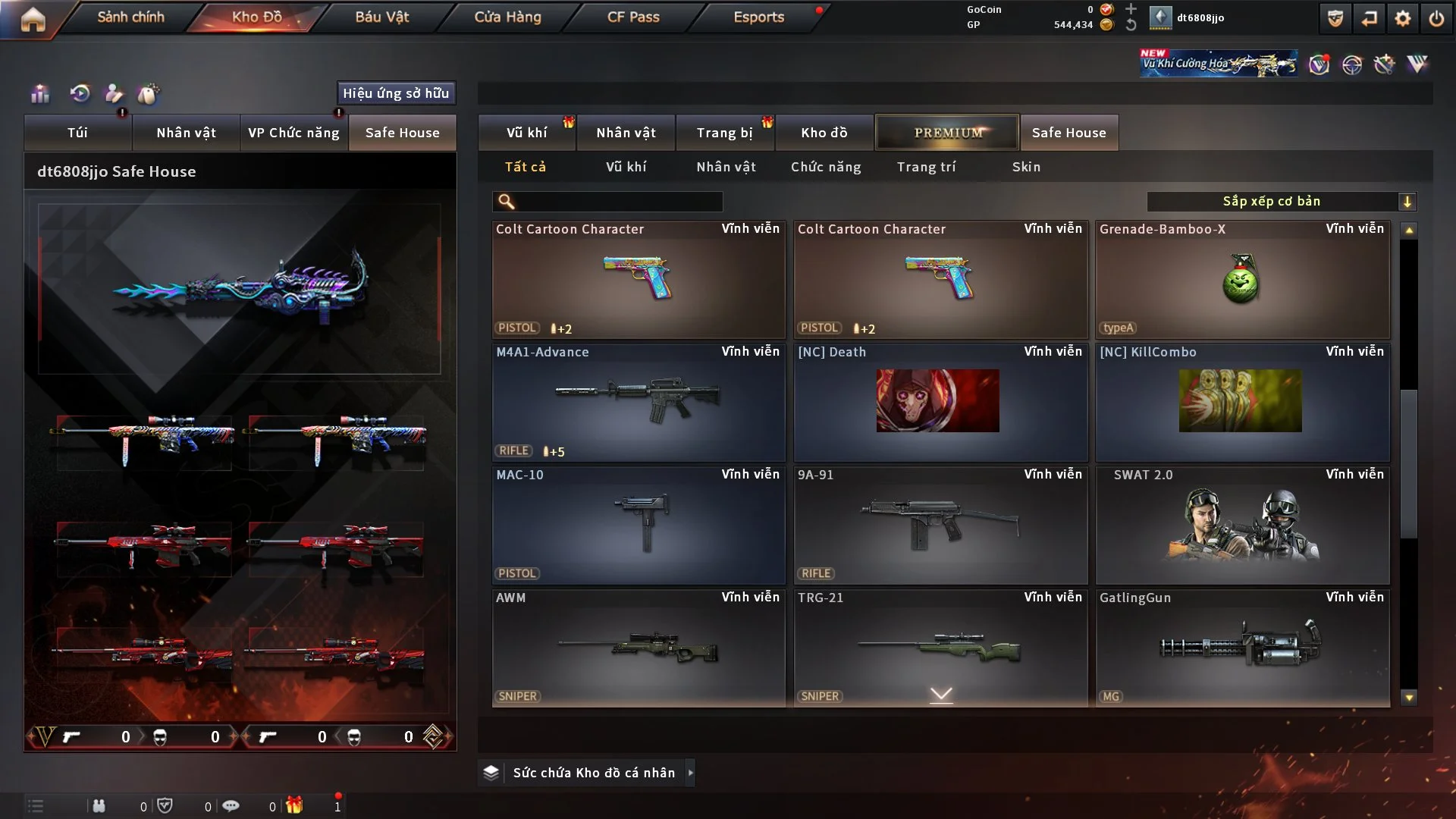Open the gear settings icon
Image resolution: width=1456 pixels, height=819 pixels.
tap(1402, 18)
